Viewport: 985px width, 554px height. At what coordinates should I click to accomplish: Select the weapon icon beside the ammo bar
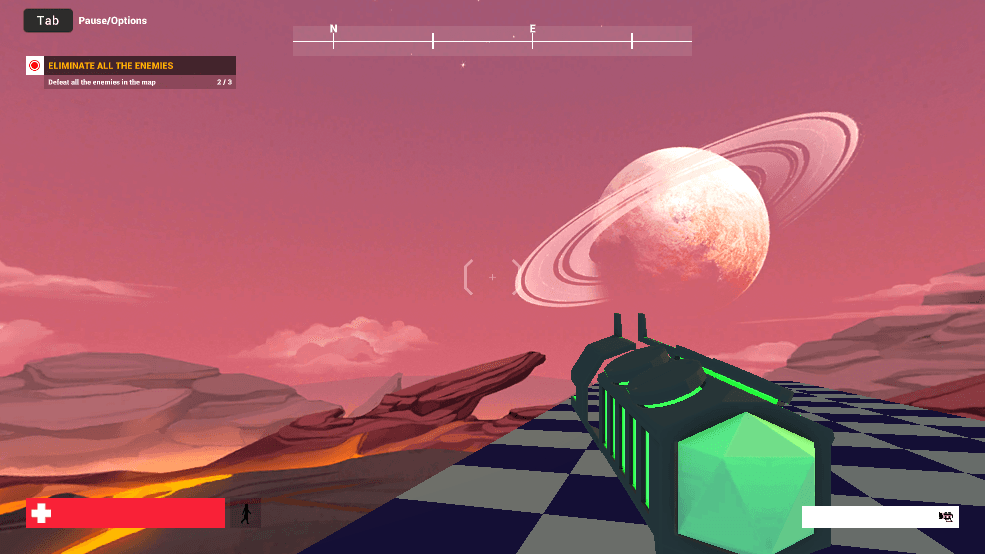[946, 517]
